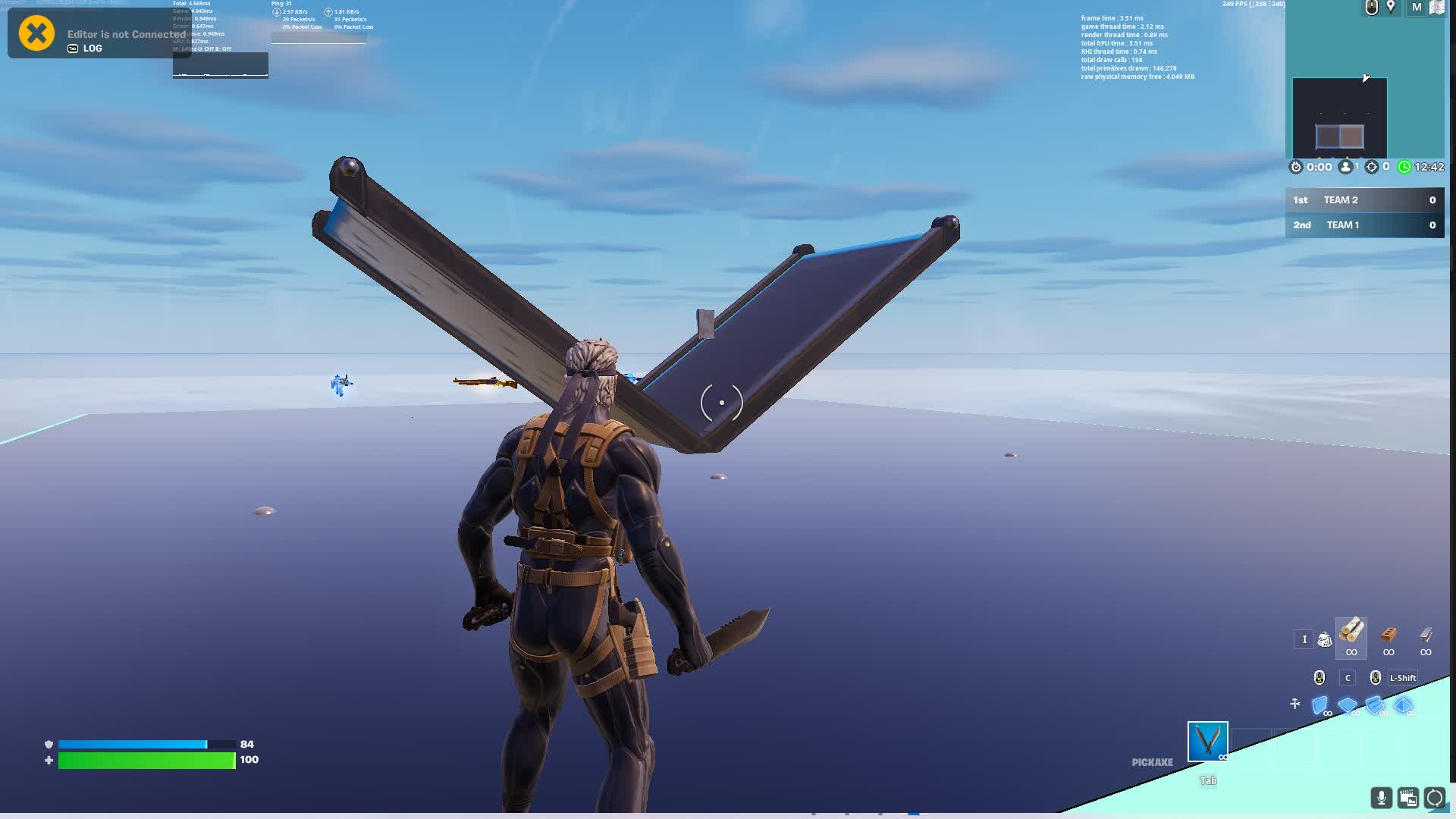
Task: Select the TEAM 2 scoreboard entry
Action: (1364, 199)
